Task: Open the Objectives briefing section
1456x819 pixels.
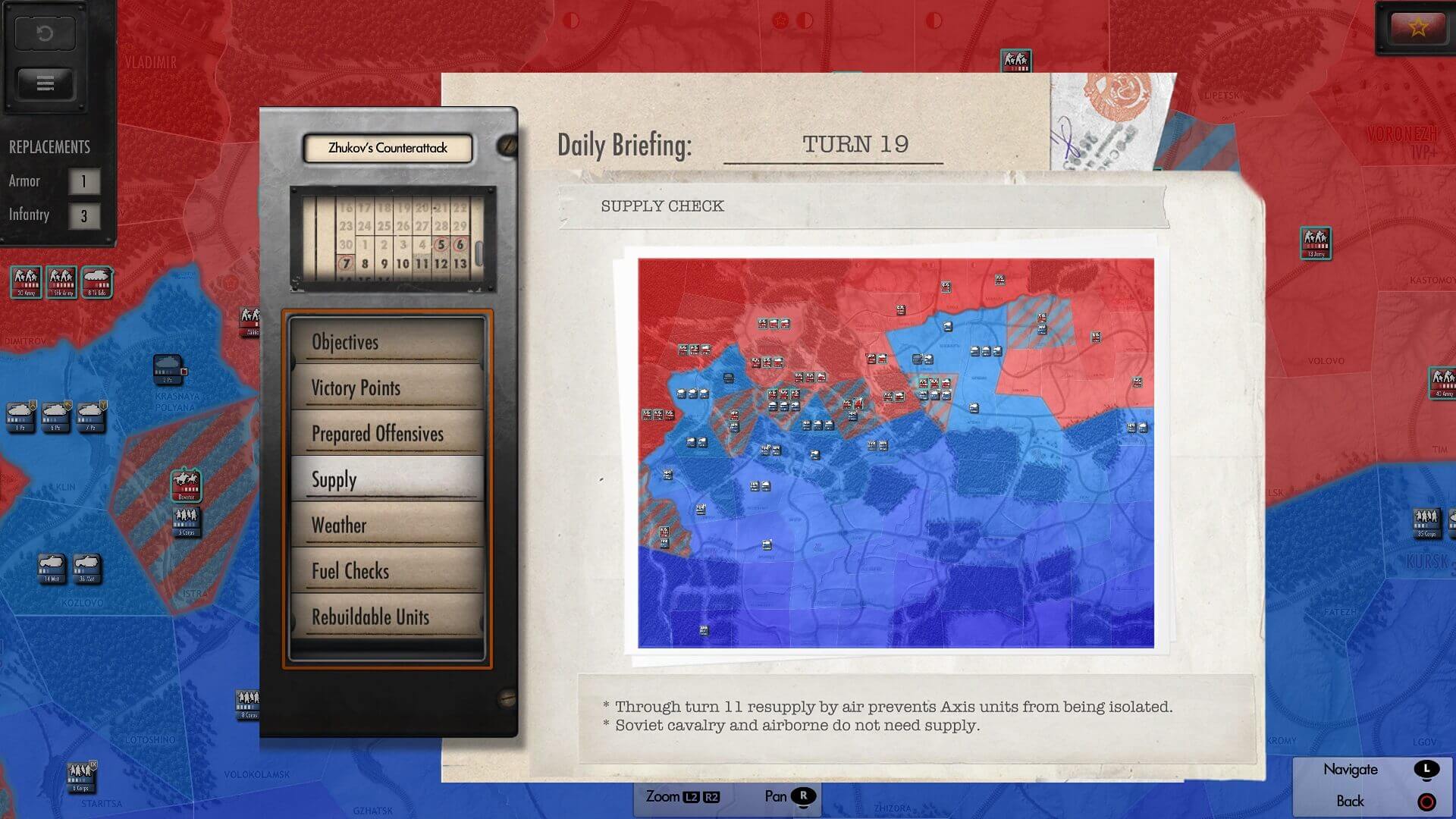Action: (387, 342)
